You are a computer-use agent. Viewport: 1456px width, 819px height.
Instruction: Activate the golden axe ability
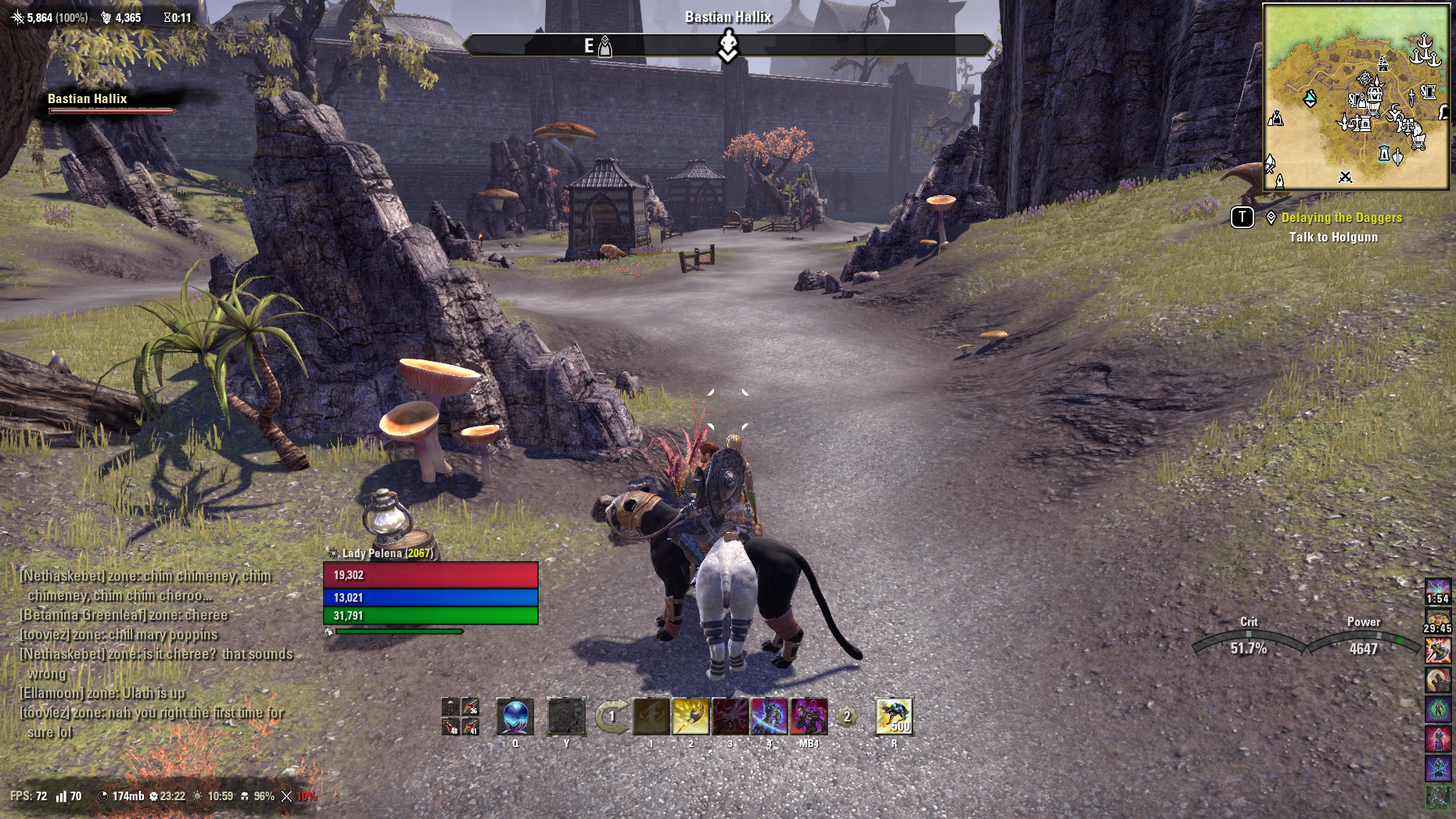[x=690, y=717]
